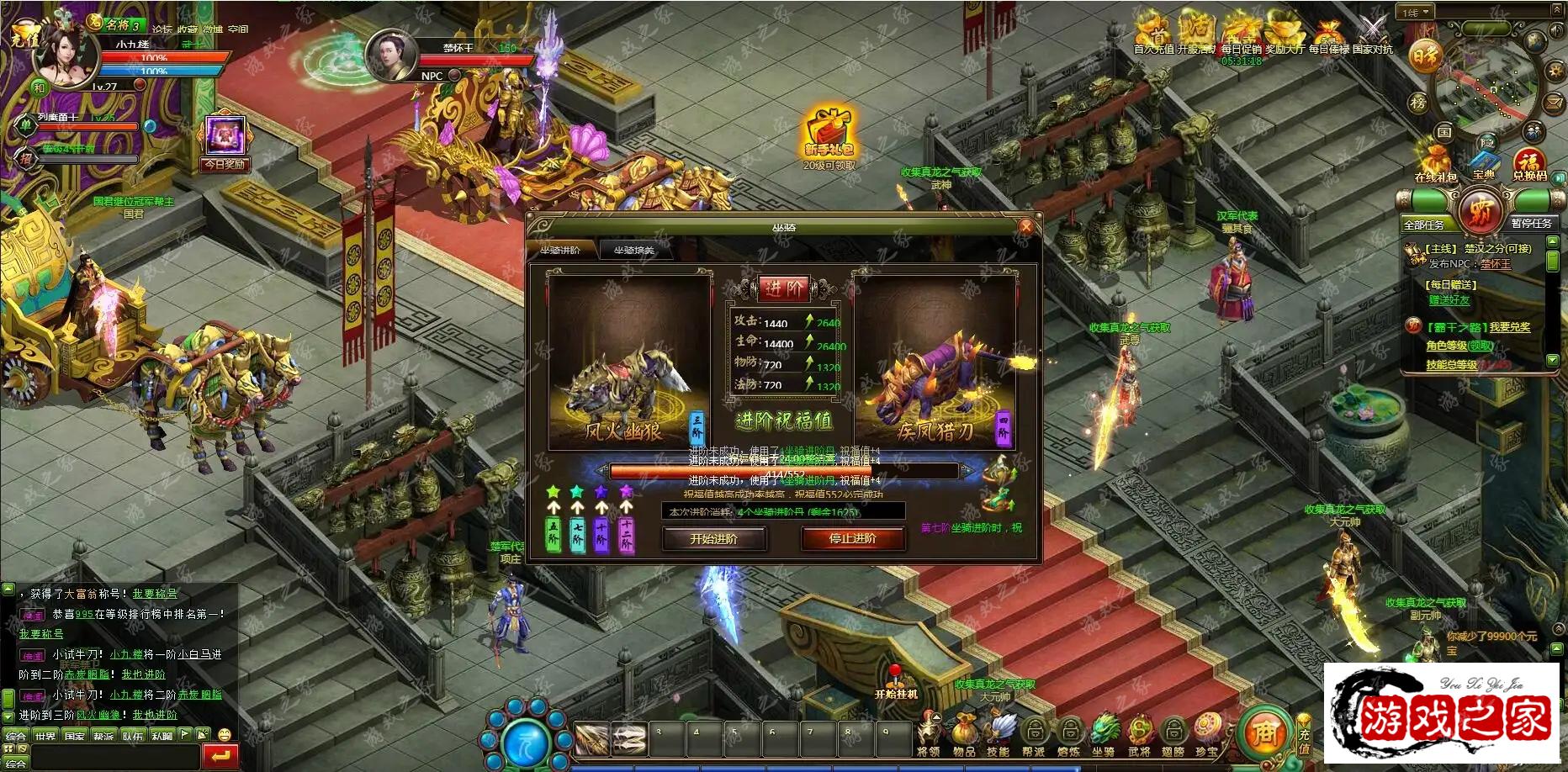This screenshot has height=772, width=1568.
Task: Switch to the 世界 chat tab
Action: 45,735
